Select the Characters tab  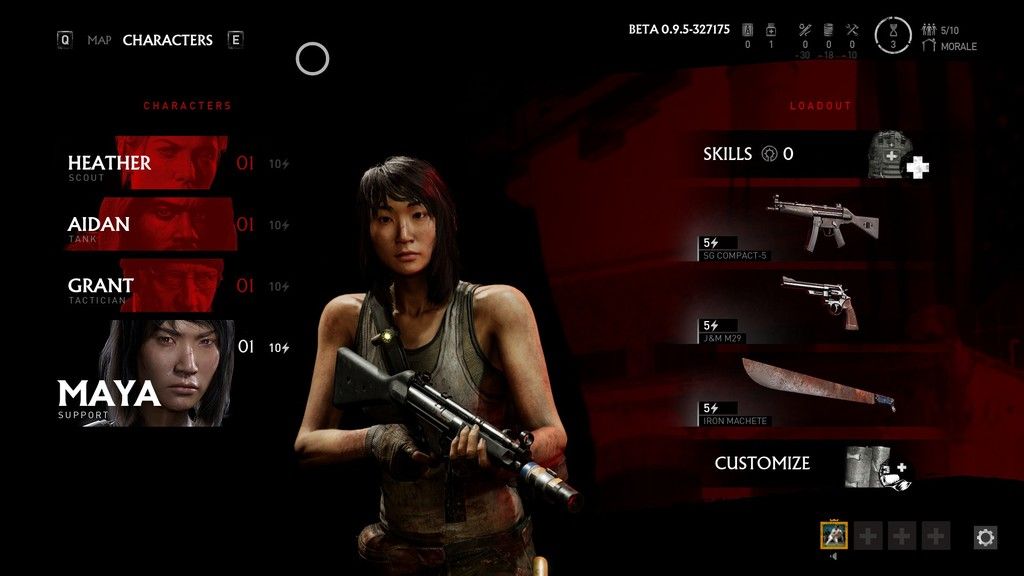coord(167,40)
